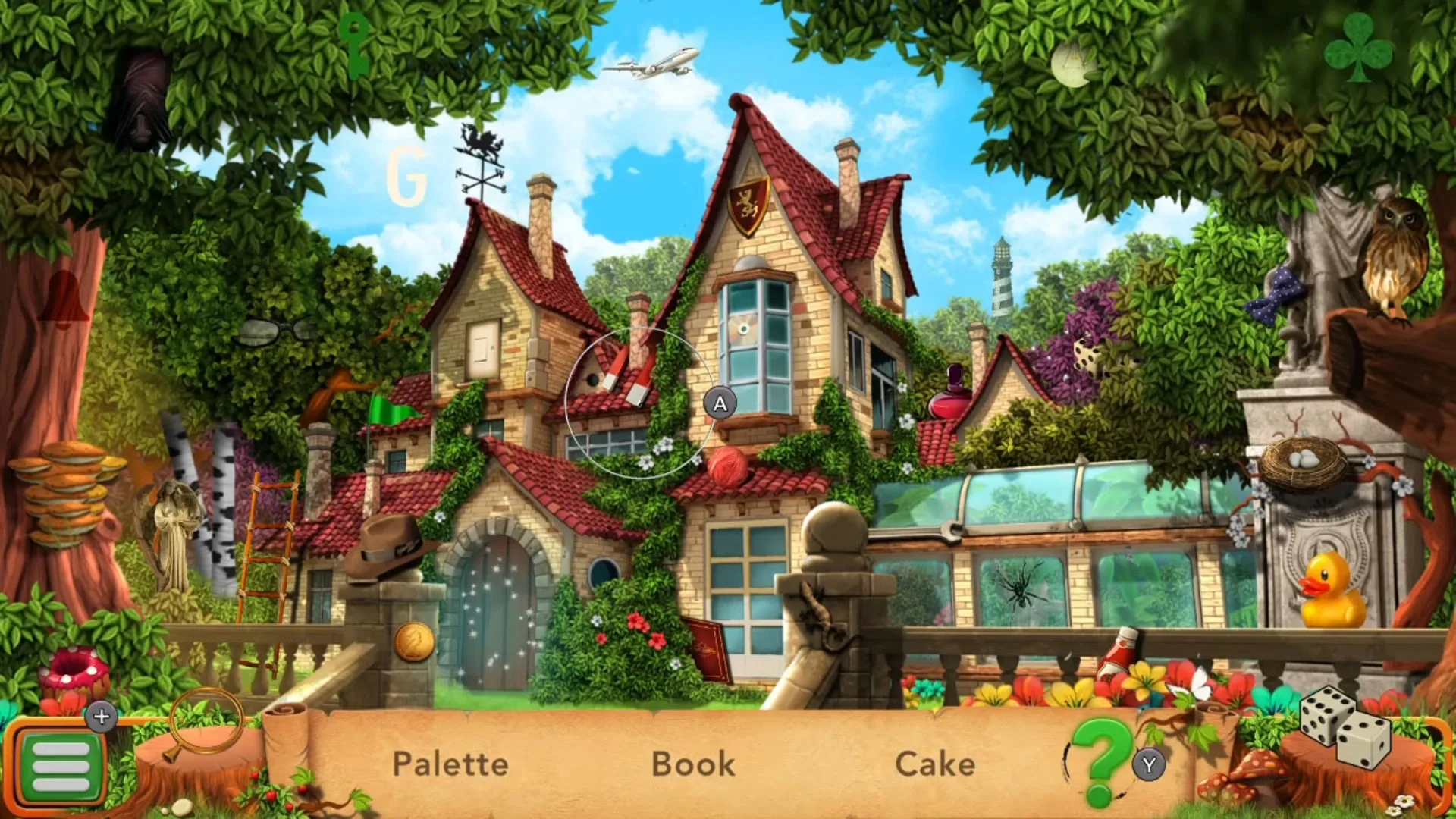Select 'Book' in the word list bar
Image resolution: width=1456 pixels, height=819 pixels.
click(x=692, y=764)
